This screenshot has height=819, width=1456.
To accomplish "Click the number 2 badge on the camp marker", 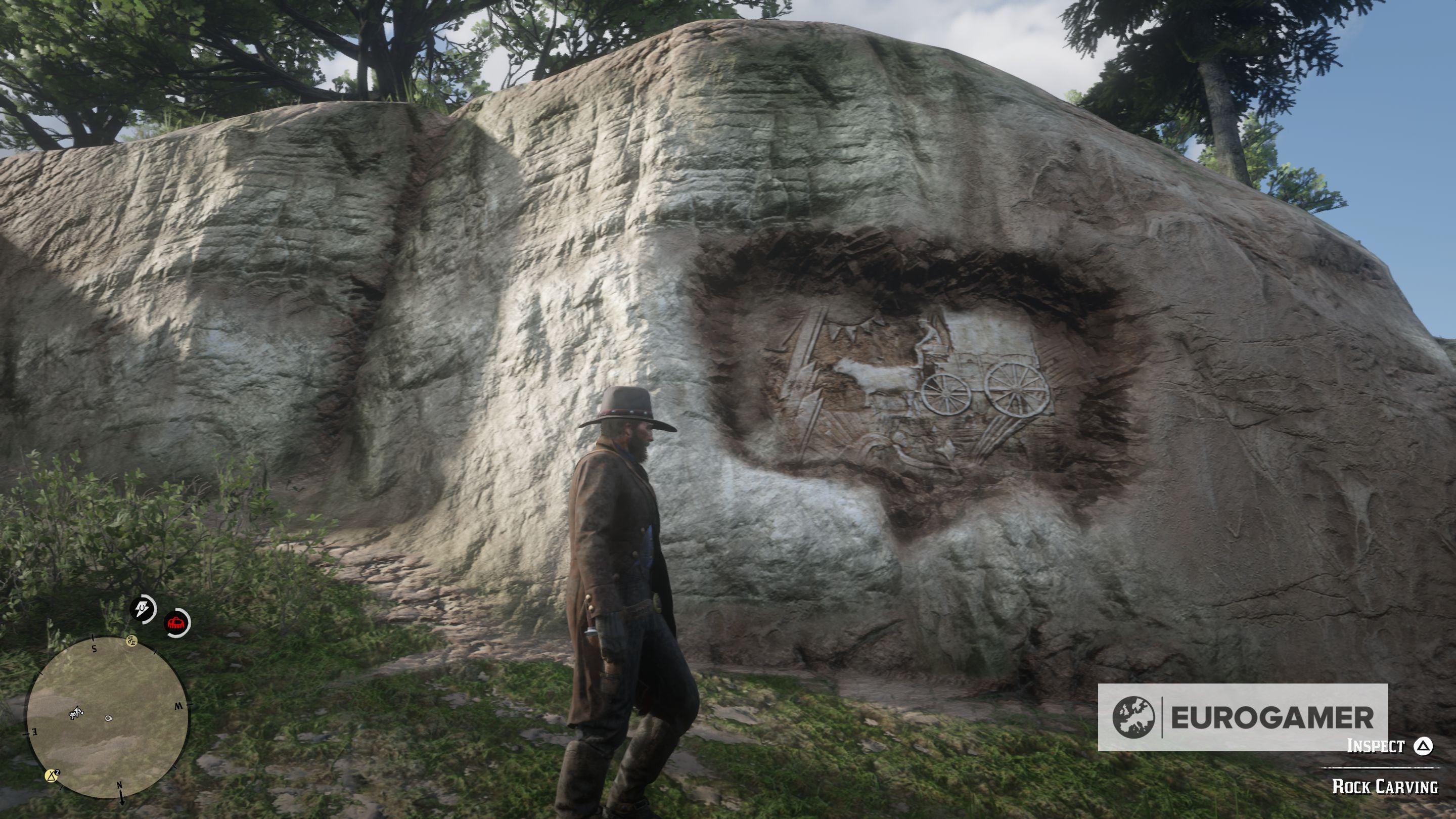I will 58,773.
